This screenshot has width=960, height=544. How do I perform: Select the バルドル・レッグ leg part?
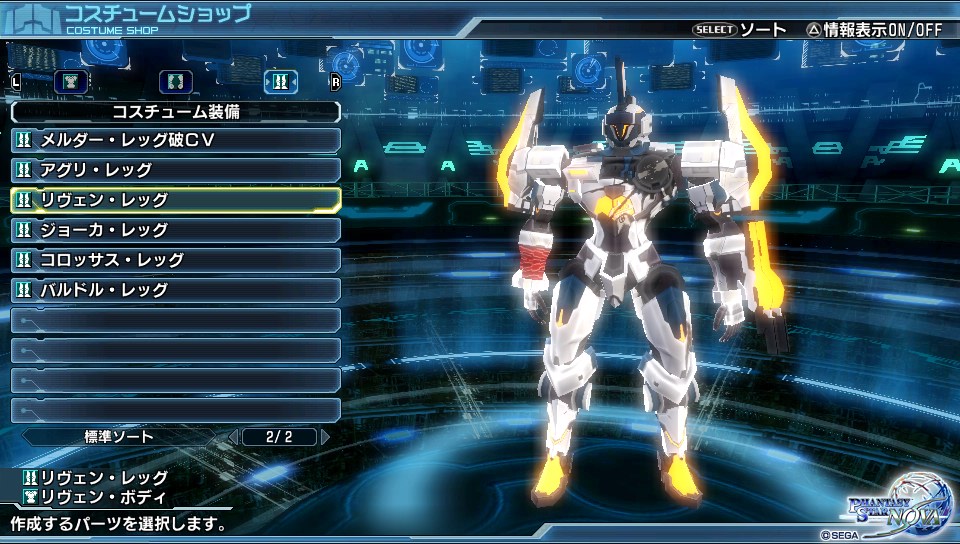(175, 290)
